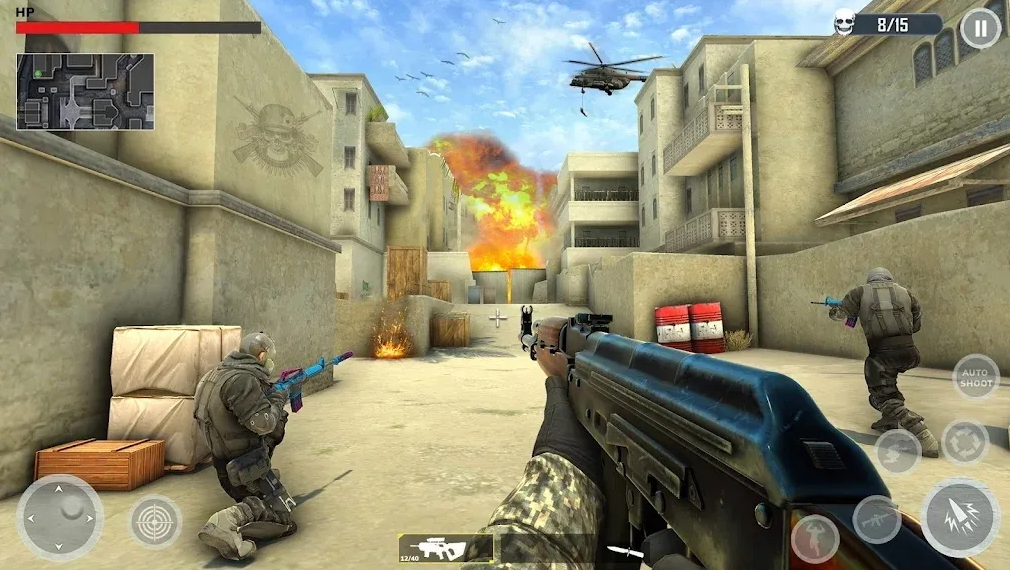Pause the game
Viewport: 1010px width, 570px height.
[979, 28]
